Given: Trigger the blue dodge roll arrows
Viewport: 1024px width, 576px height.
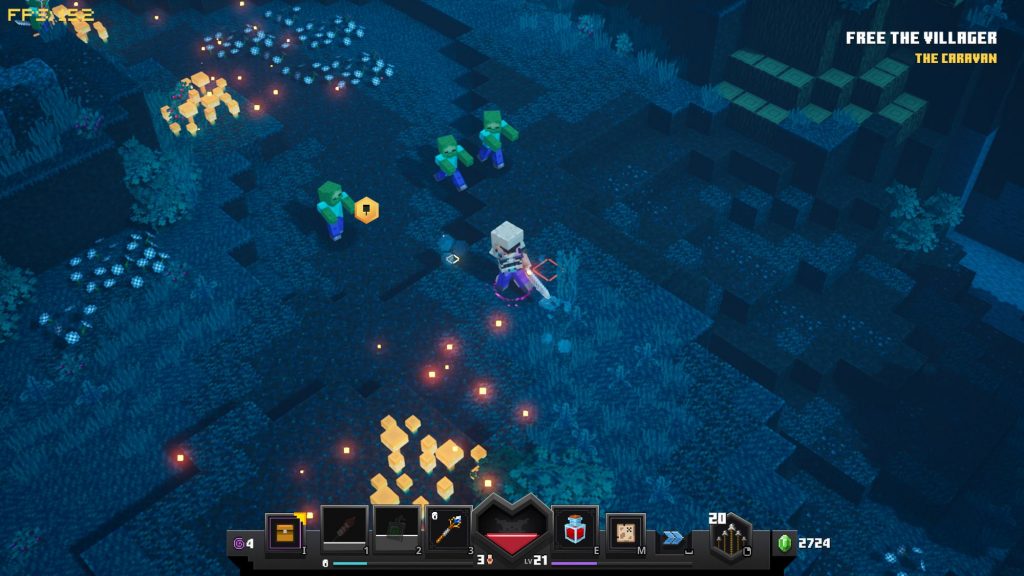Looking at the screenshot, I should point(674,537).
